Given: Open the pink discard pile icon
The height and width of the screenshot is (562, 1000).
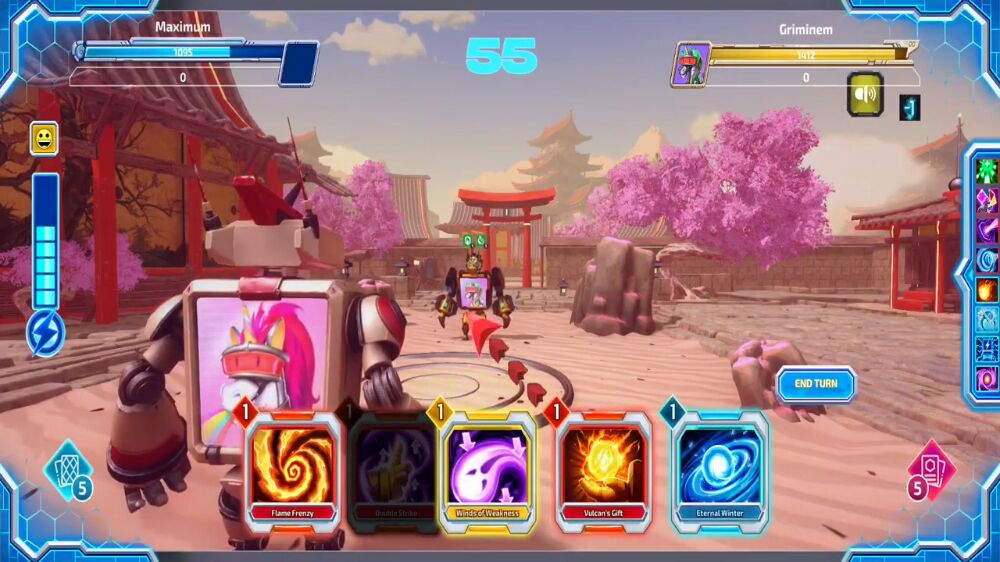Looking at the screenshot, I should (x=932, y=470).
